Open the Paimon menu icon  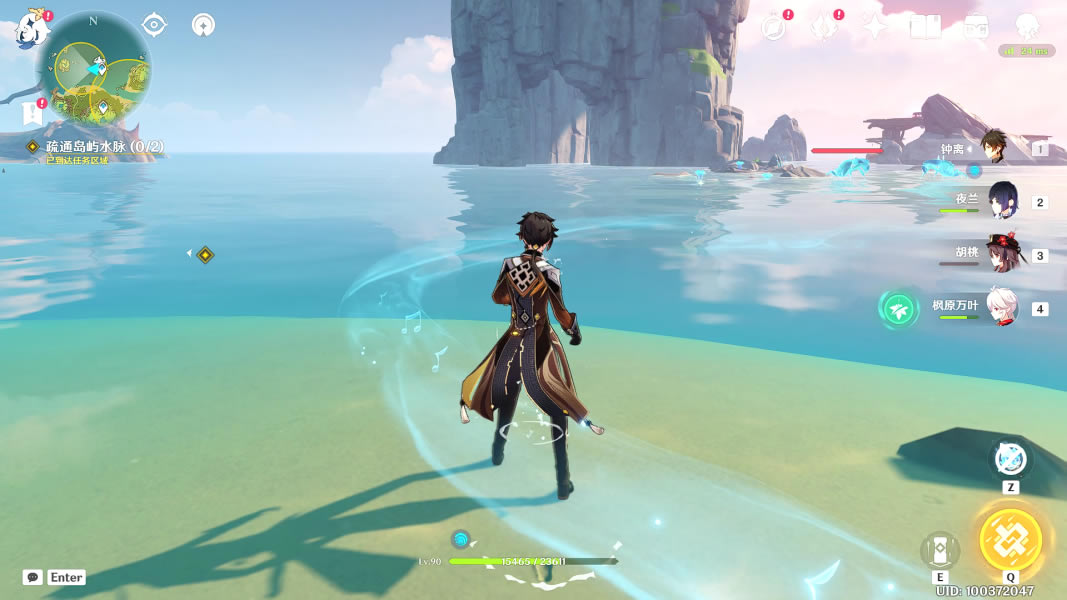tap(30, 29)
